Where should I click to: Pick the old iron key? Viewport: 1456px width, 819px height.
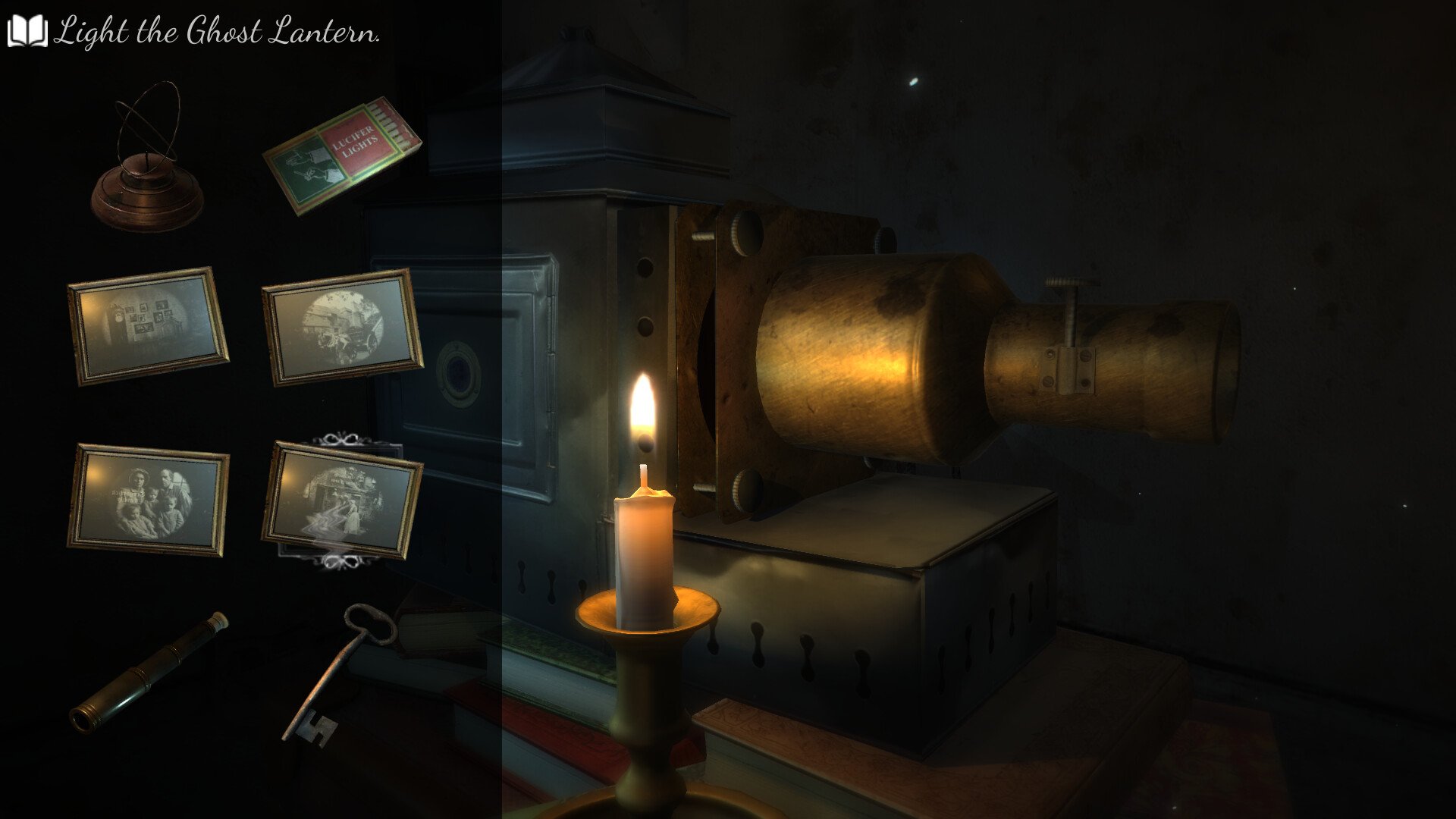[340, 671]
